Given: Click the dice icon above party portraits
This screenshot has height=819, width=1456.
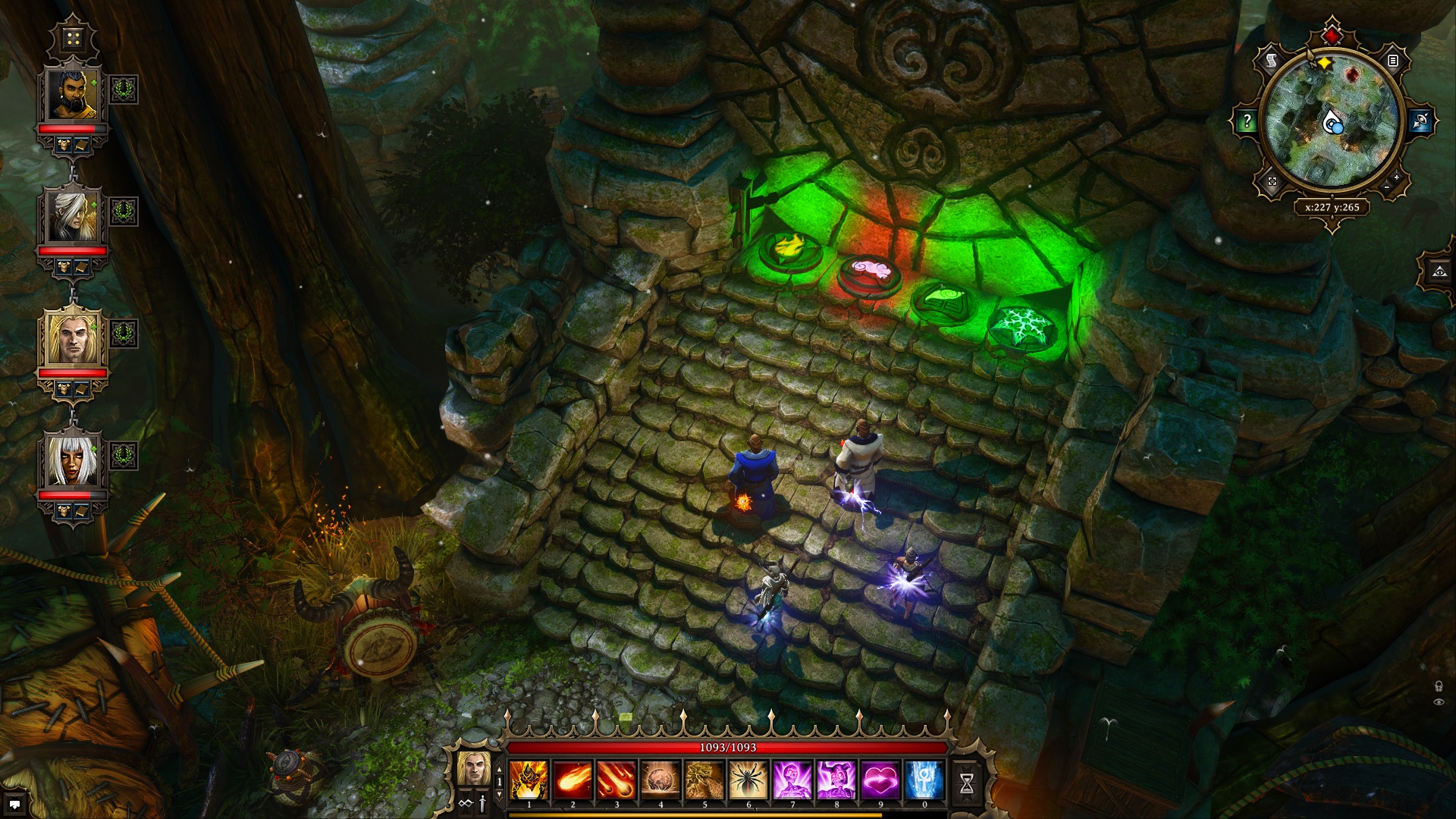Looking at the screenshot, I should point(73,38).
